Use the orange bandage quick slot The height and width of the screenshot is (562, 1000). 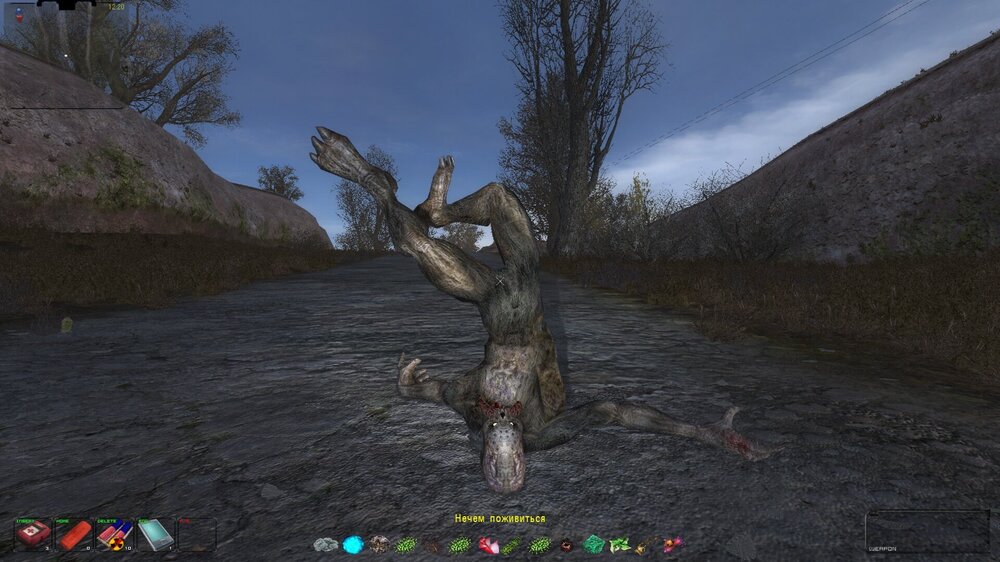pyautogui.click(x=74, y=534)
